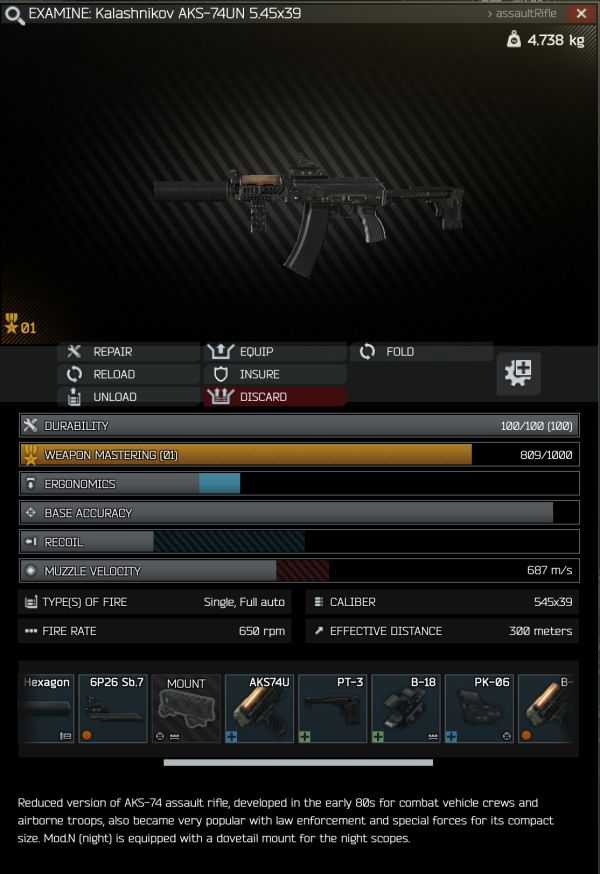Click the mod slots horizontal scrollbar
The width and height of the screenshot is (600, 874).
click(x=298, y=763)
